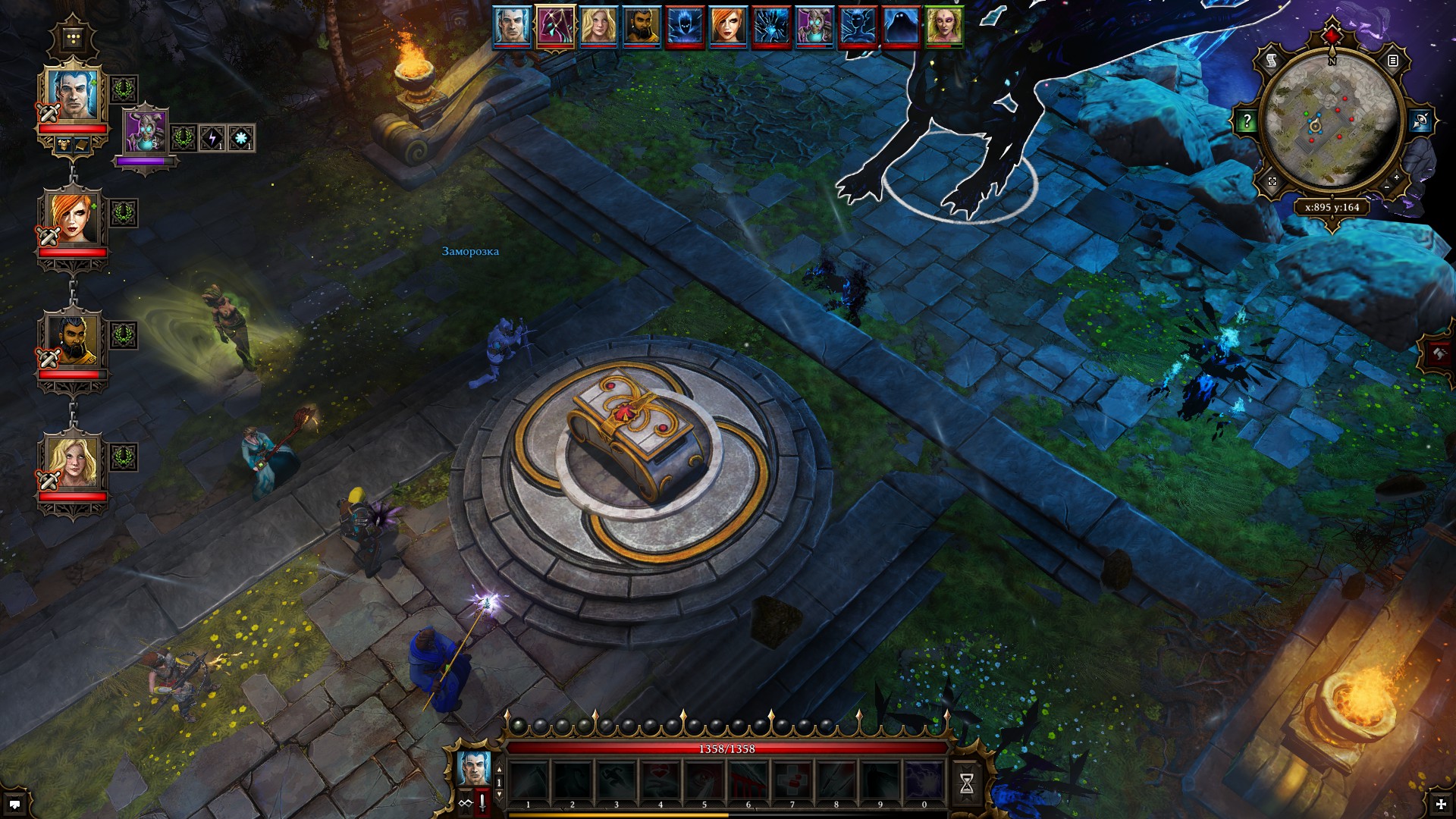This screenshot has width=1456, height=819.
Task: Open the options menu via the dots icon top-left
Action: pyautogui.click(x=73, y=36)
